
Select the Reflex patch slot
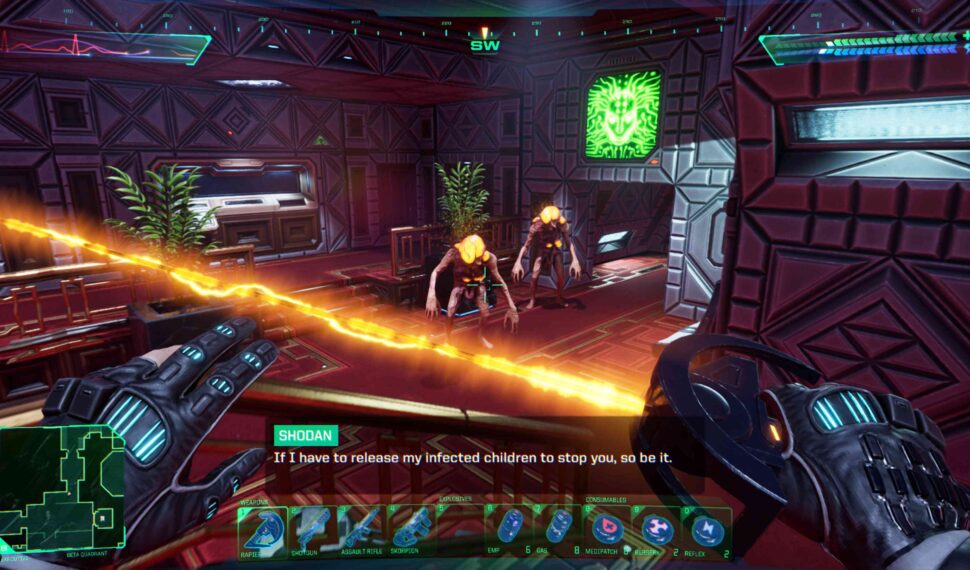[x=707, y=528]
